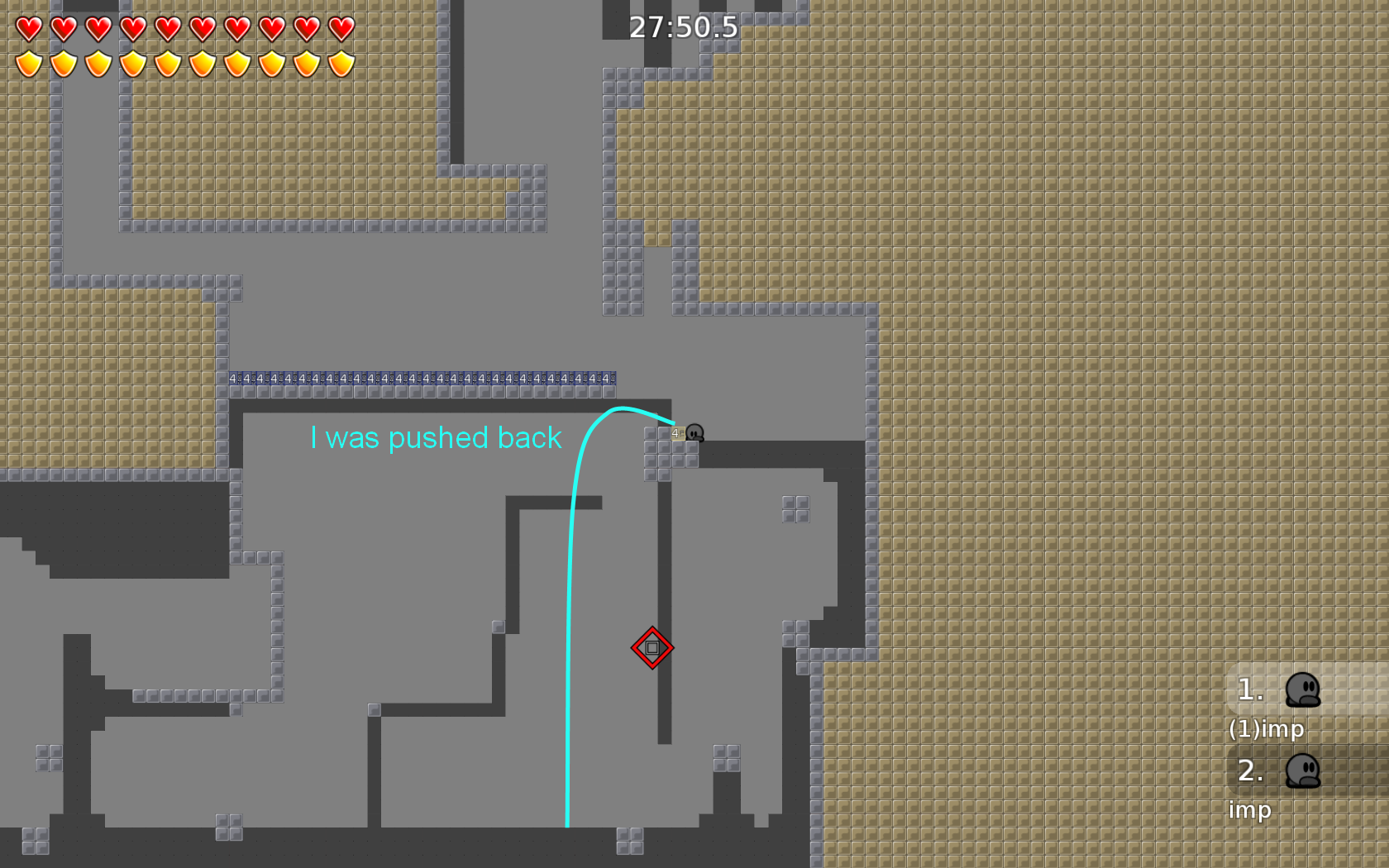Click the cyan 'I was pushed back' message
Screen dimensions: 1389x868
436,438
